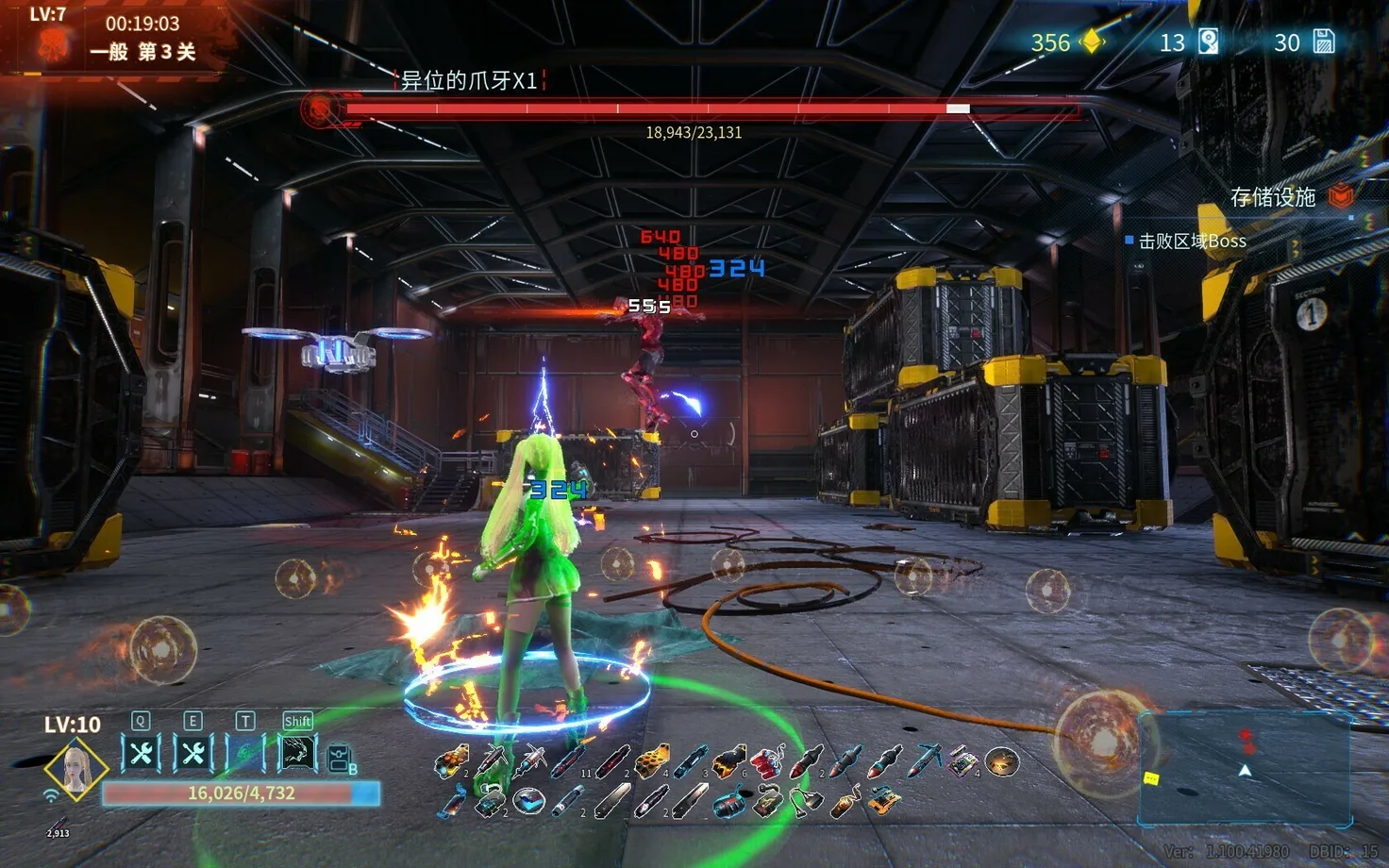Trigger the dash skill under the Shift label
The image size is (1389, 868).
coord(297,754)
